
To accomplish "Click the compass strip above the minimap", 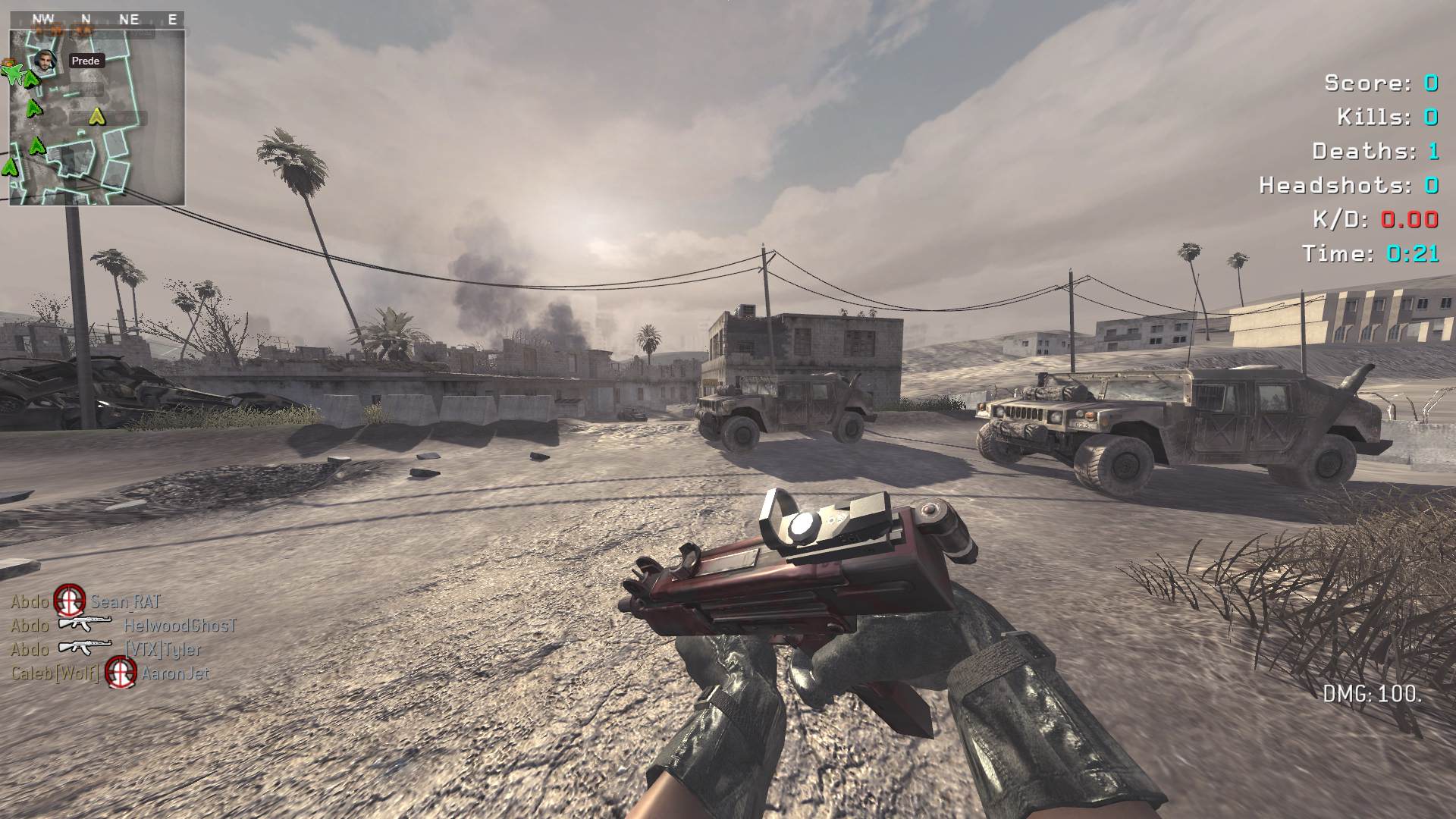I will click(x=97, y=20).
